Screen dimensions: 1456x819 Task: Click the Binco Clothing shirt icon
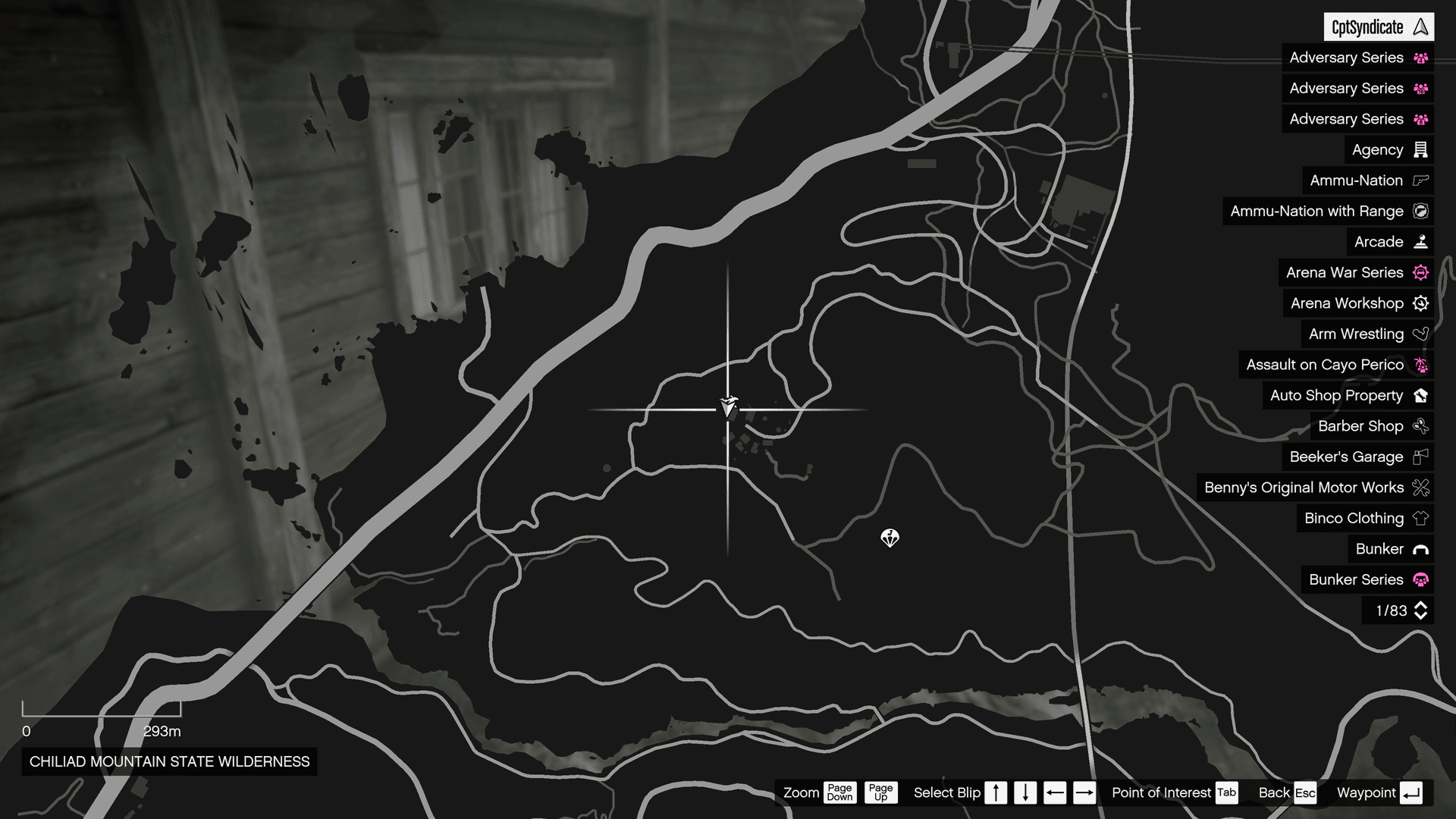pos(1420,518)
